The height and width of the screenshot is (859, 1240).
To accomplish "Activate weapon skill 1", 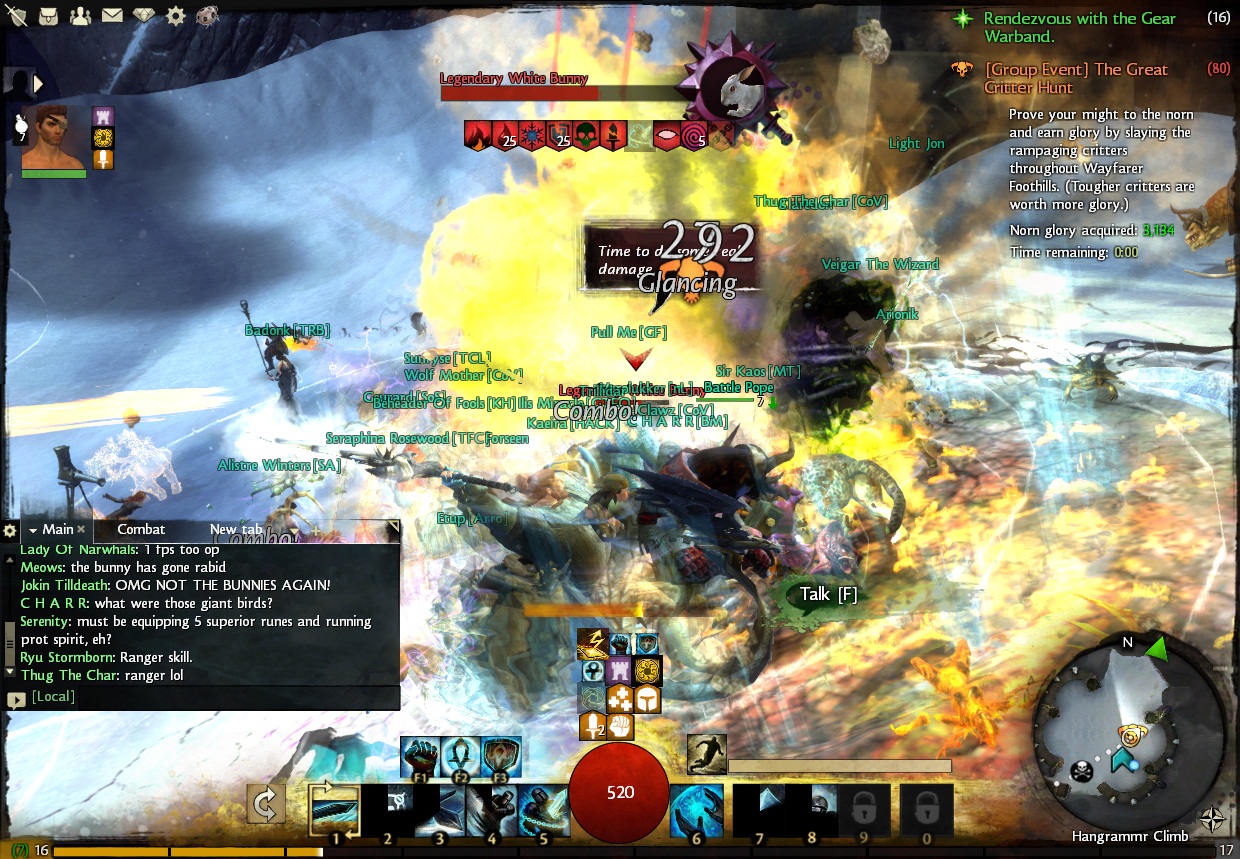I will [x=334, y=808].
